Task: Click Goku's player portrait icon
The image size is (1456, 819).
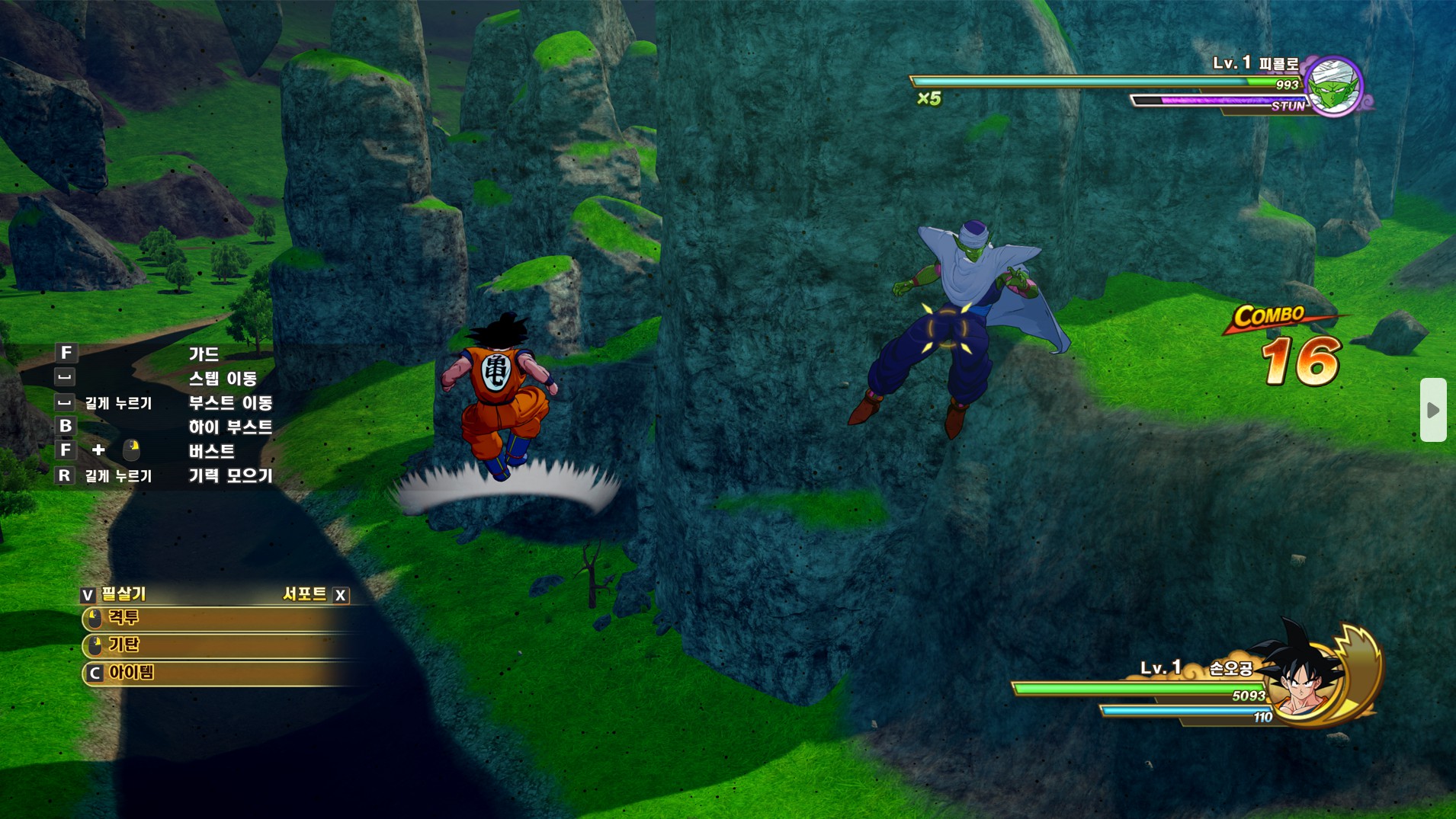Action: tap(1310, 676)
